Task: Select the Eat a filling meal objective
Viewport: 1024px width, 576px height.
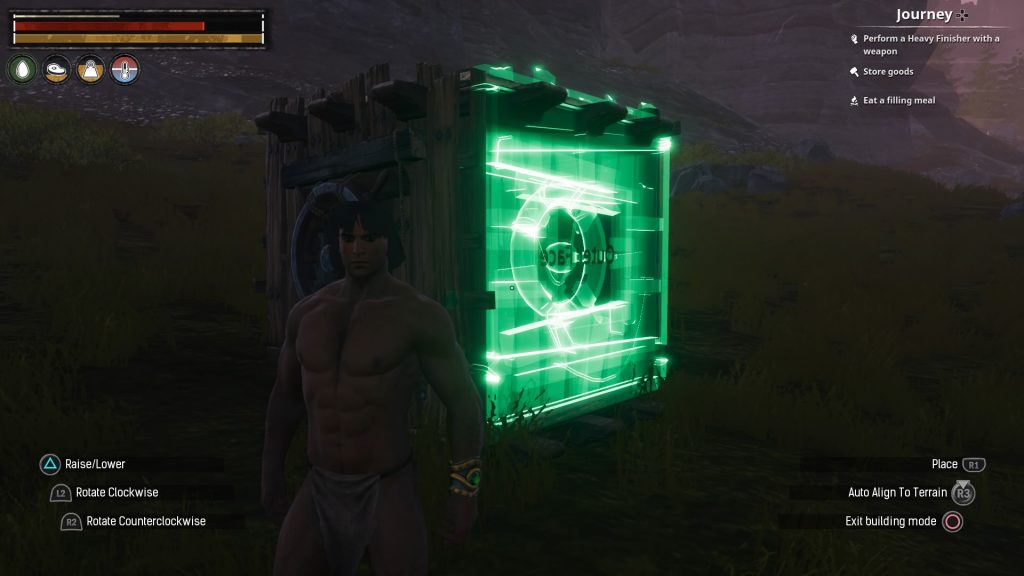Action: click(898, 101)
